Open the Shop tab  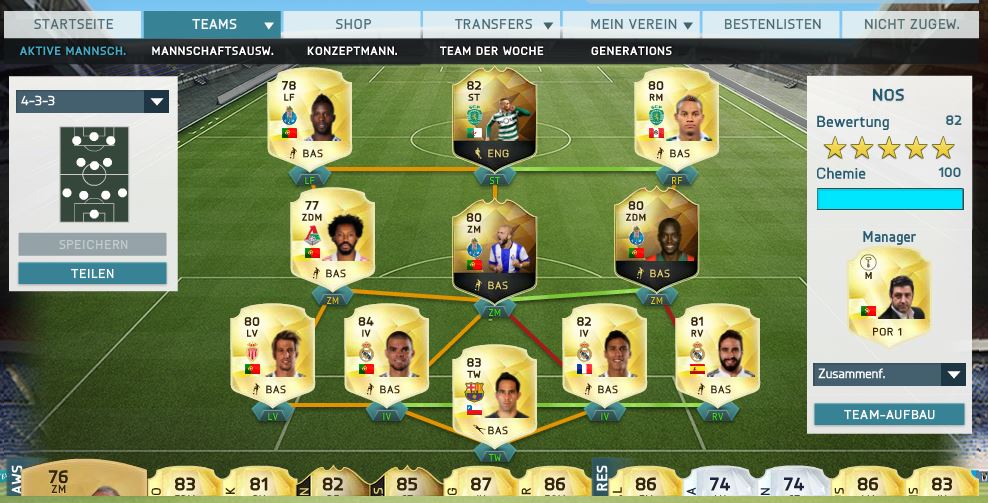351,24
